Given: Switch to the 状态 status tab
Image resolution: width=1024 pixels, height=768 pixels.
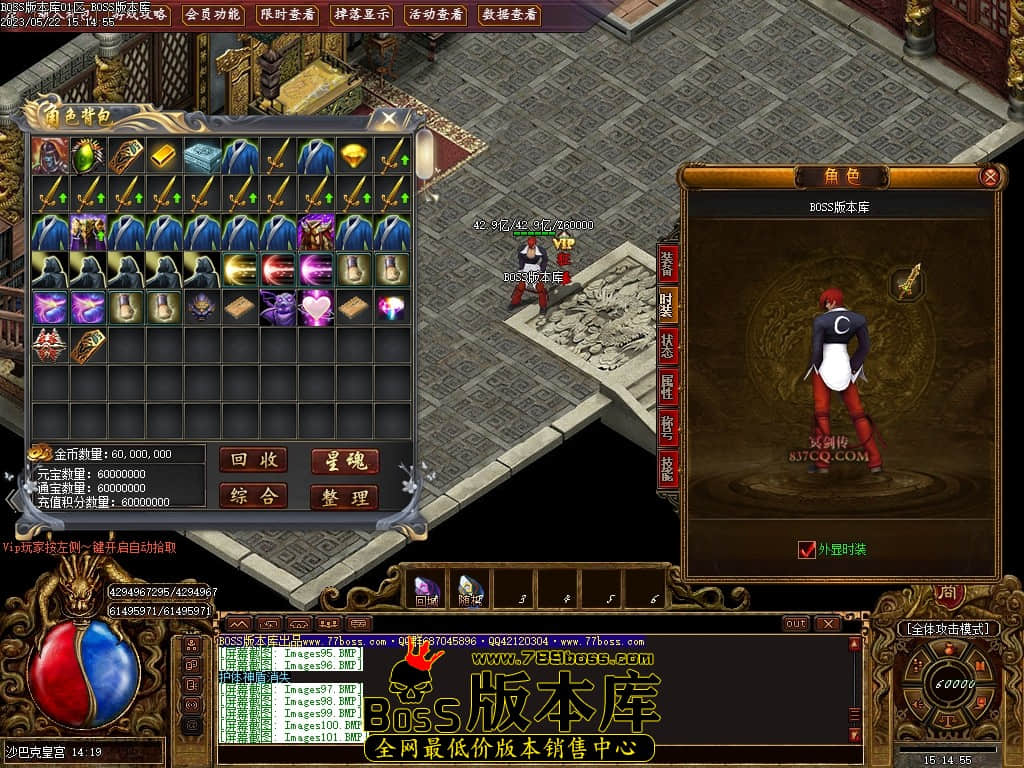Looking at the screenshot, I should point(667,346).
